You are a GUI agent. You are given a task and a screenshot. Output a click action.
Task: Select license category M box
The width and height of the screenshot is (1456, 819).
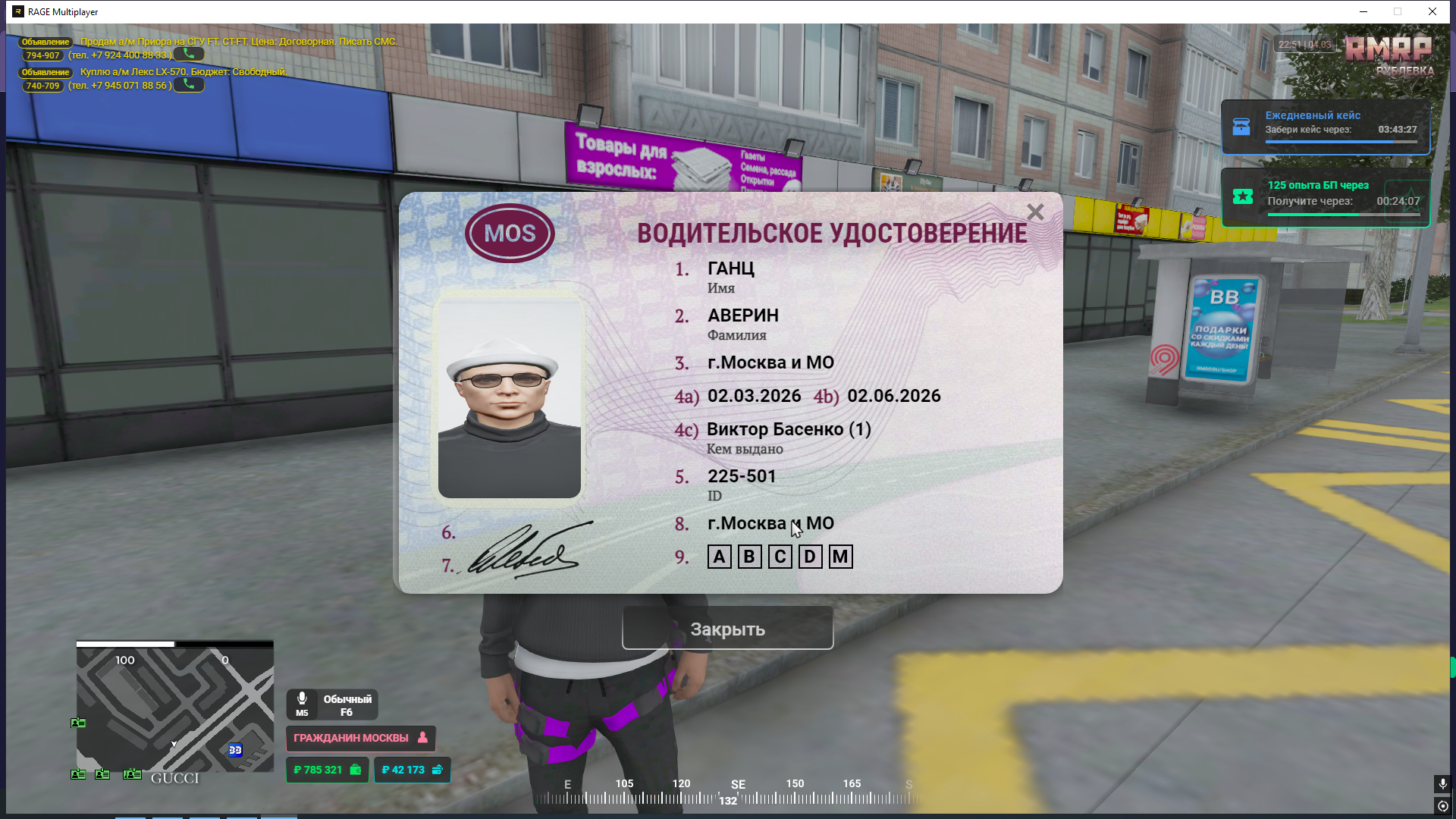point(840,557)
